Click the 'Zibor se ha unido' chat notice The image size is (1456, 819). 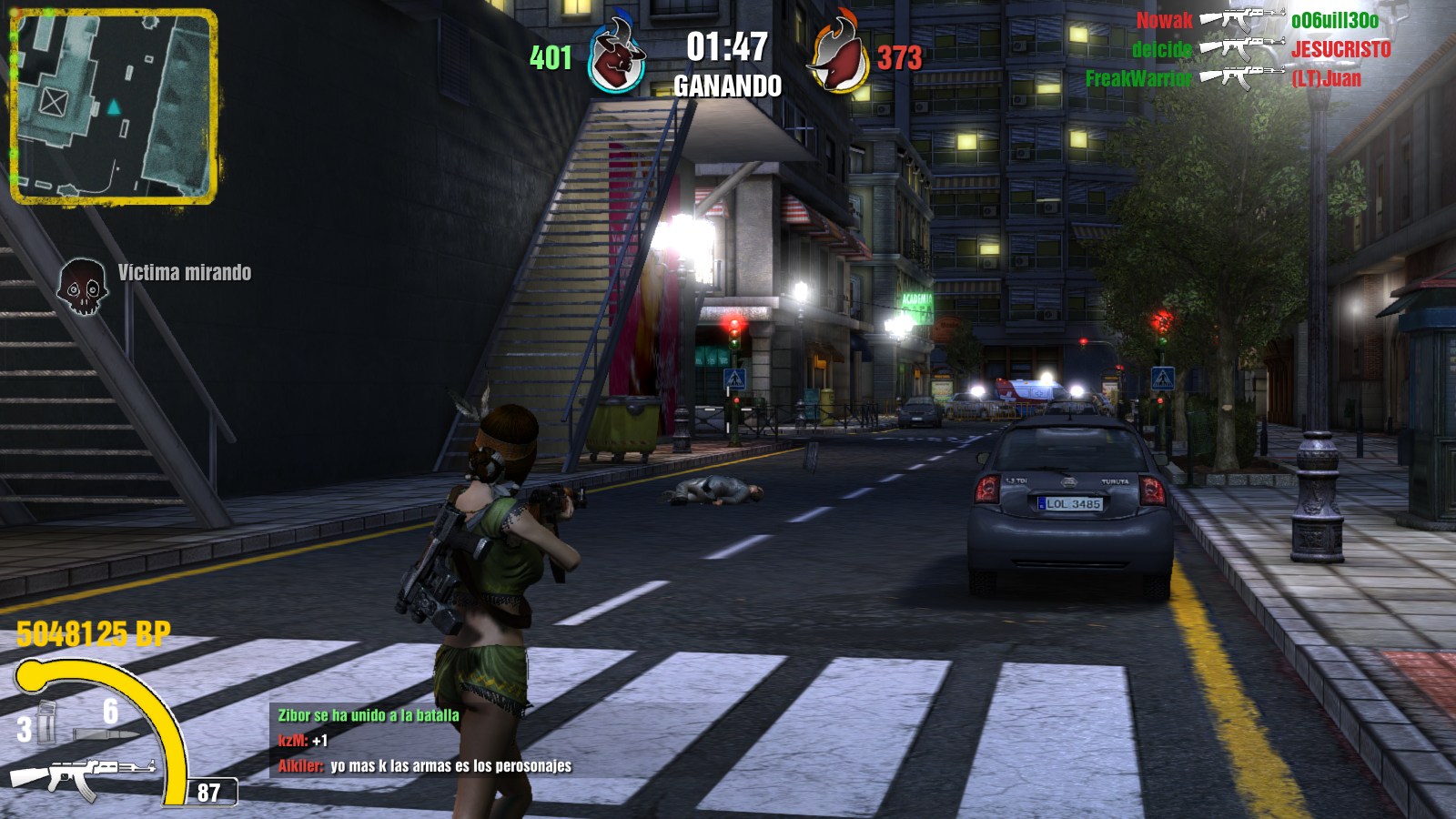(x=369, y=715)
